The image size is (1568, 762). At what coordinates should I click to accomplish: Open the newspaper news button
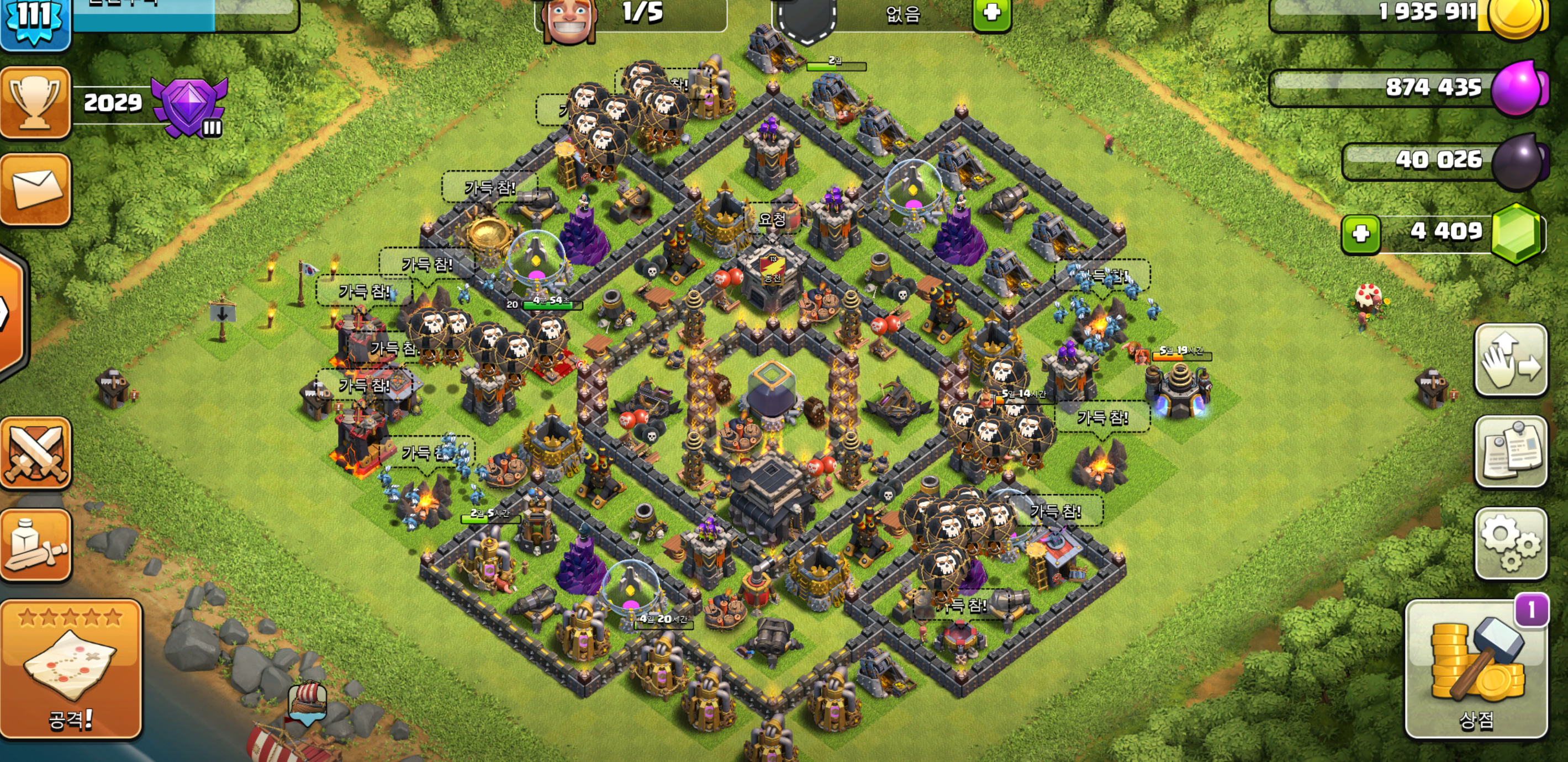coord(1510,452)
